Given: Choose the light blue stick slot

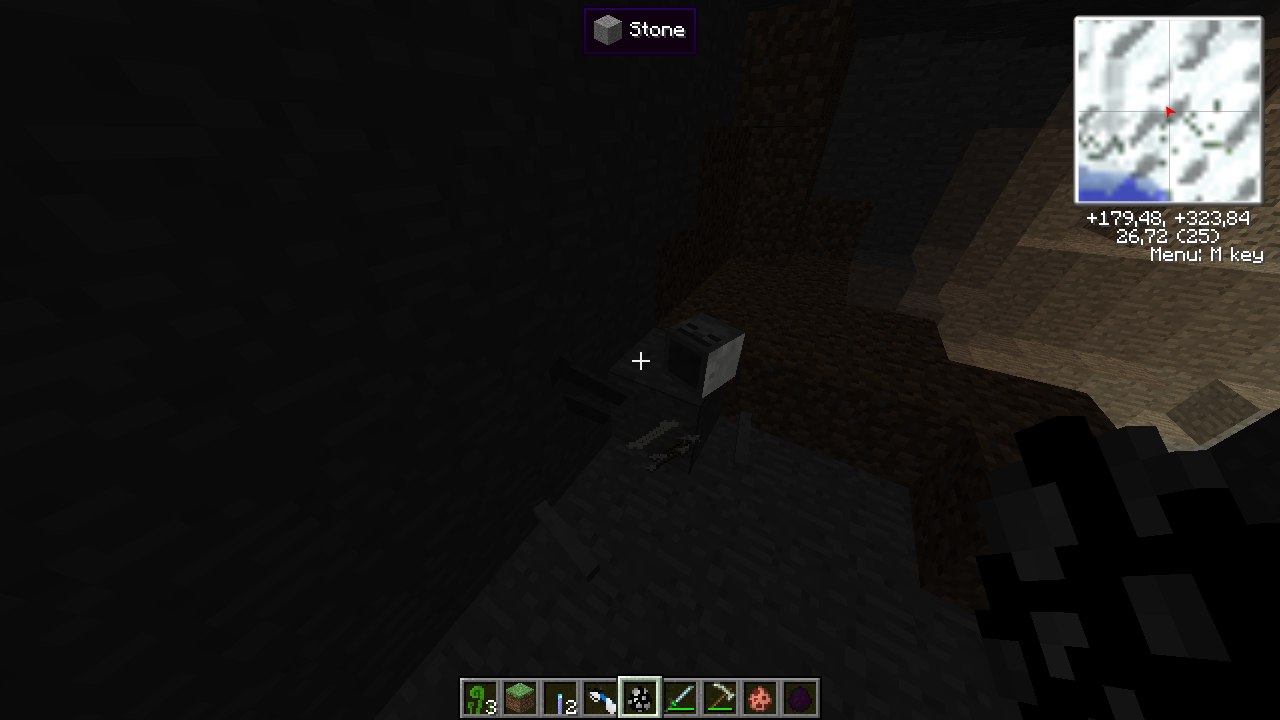Looking at the screenshot, I should click(560, 698).
